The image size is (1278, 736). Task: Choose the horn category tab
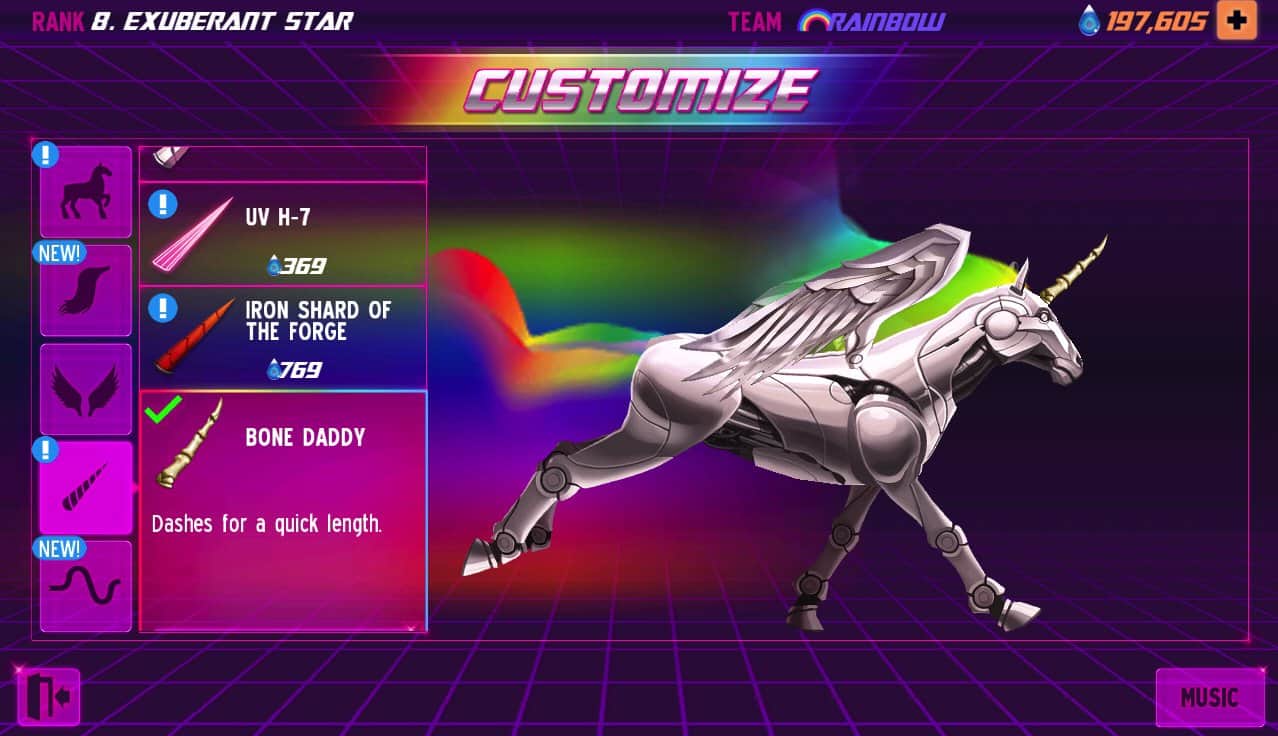coord(85,487)
